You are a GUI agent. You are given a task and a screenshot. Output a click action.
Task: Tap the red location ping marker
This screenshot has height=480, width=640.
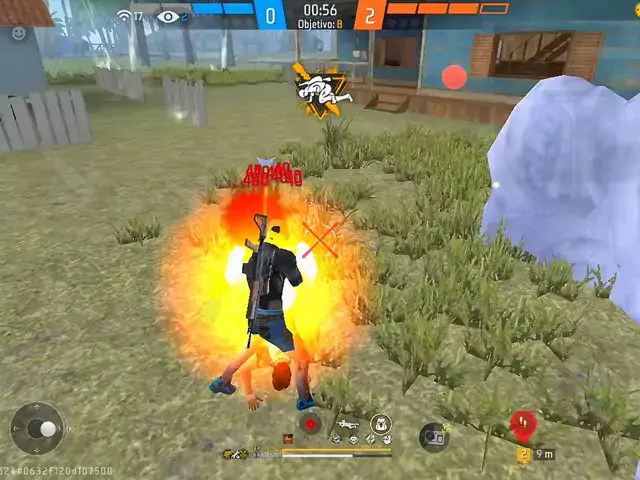click(522, 425)
